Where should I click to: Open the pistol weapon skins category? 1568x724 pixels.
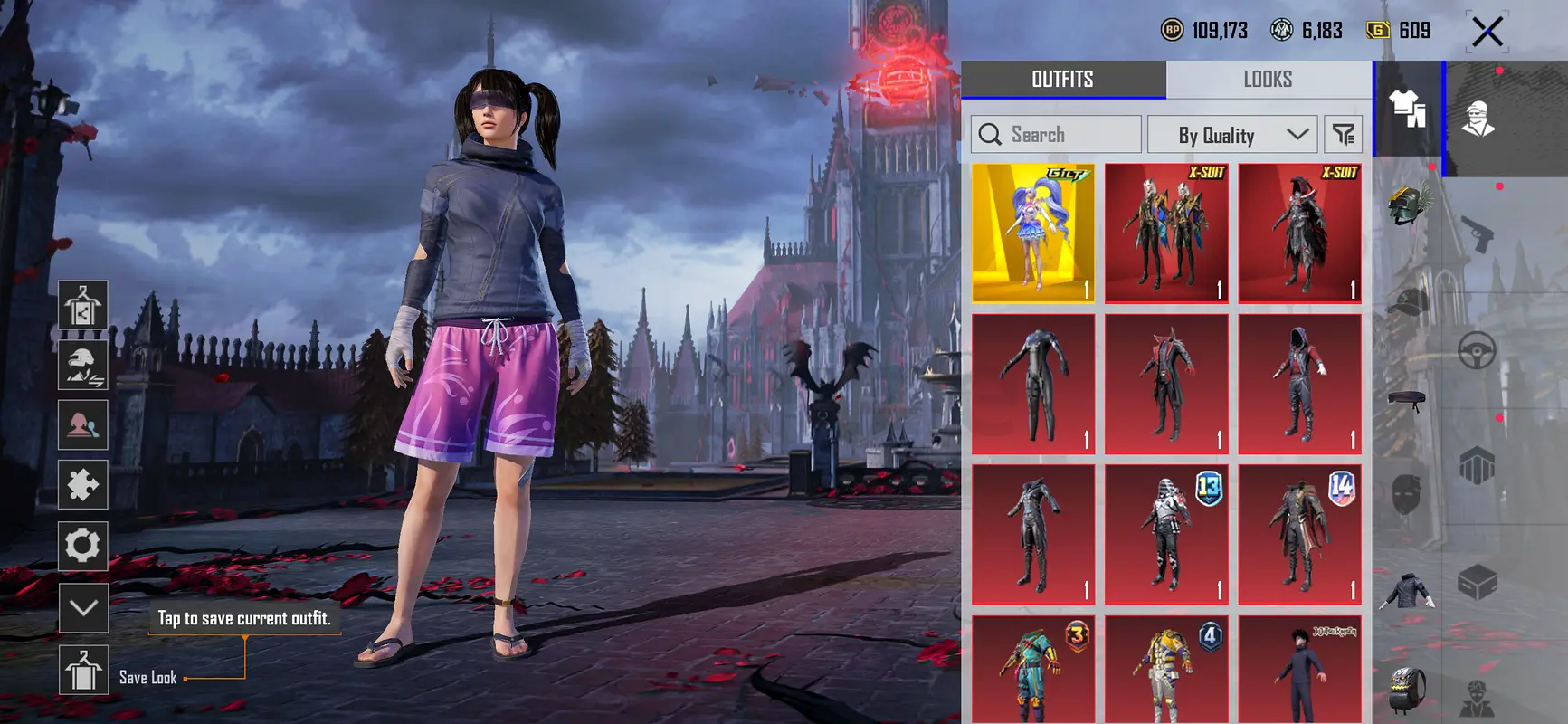pos(1477,233)
